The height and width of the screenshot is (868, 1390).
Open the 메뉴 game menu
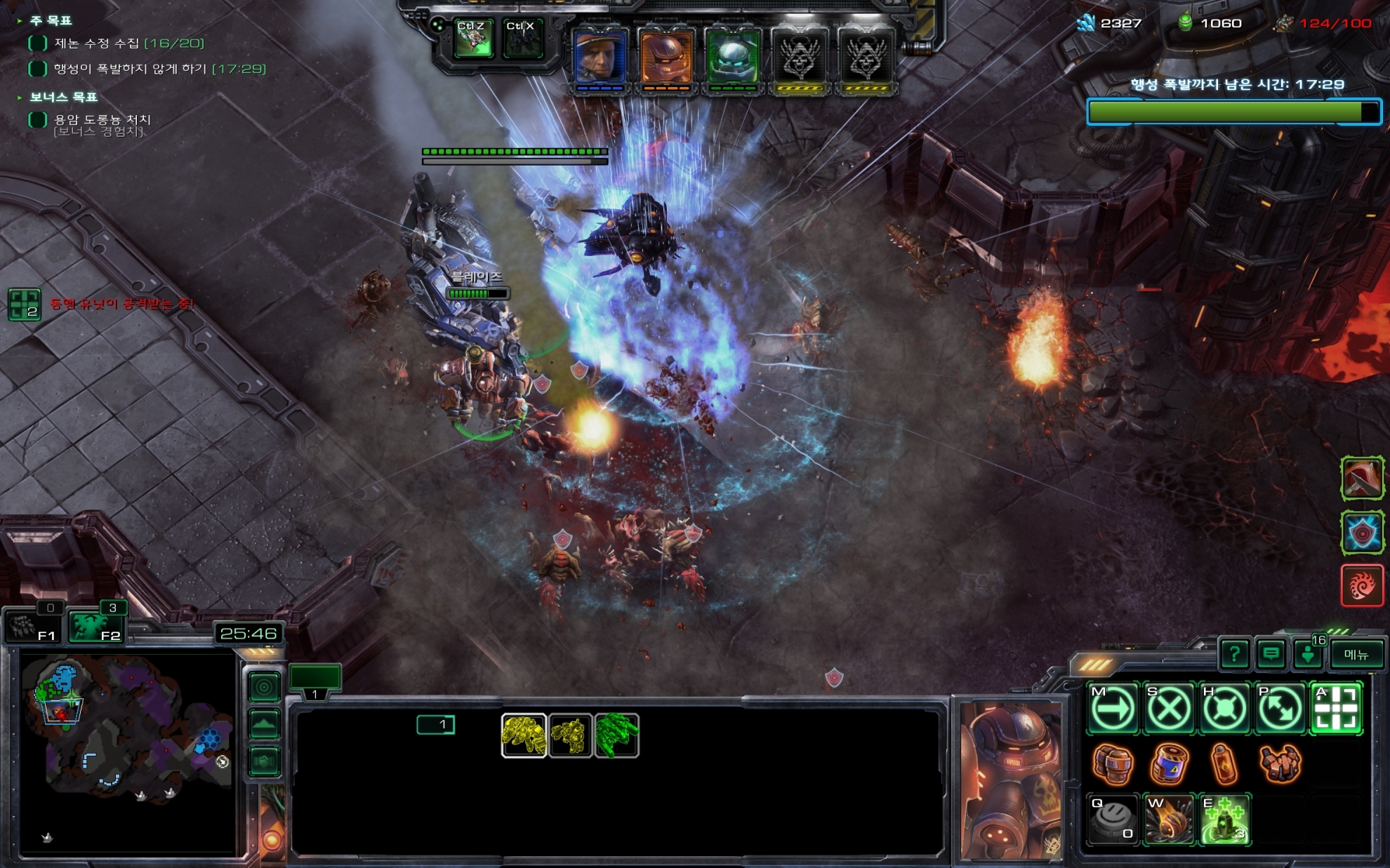pos(1356,655)
